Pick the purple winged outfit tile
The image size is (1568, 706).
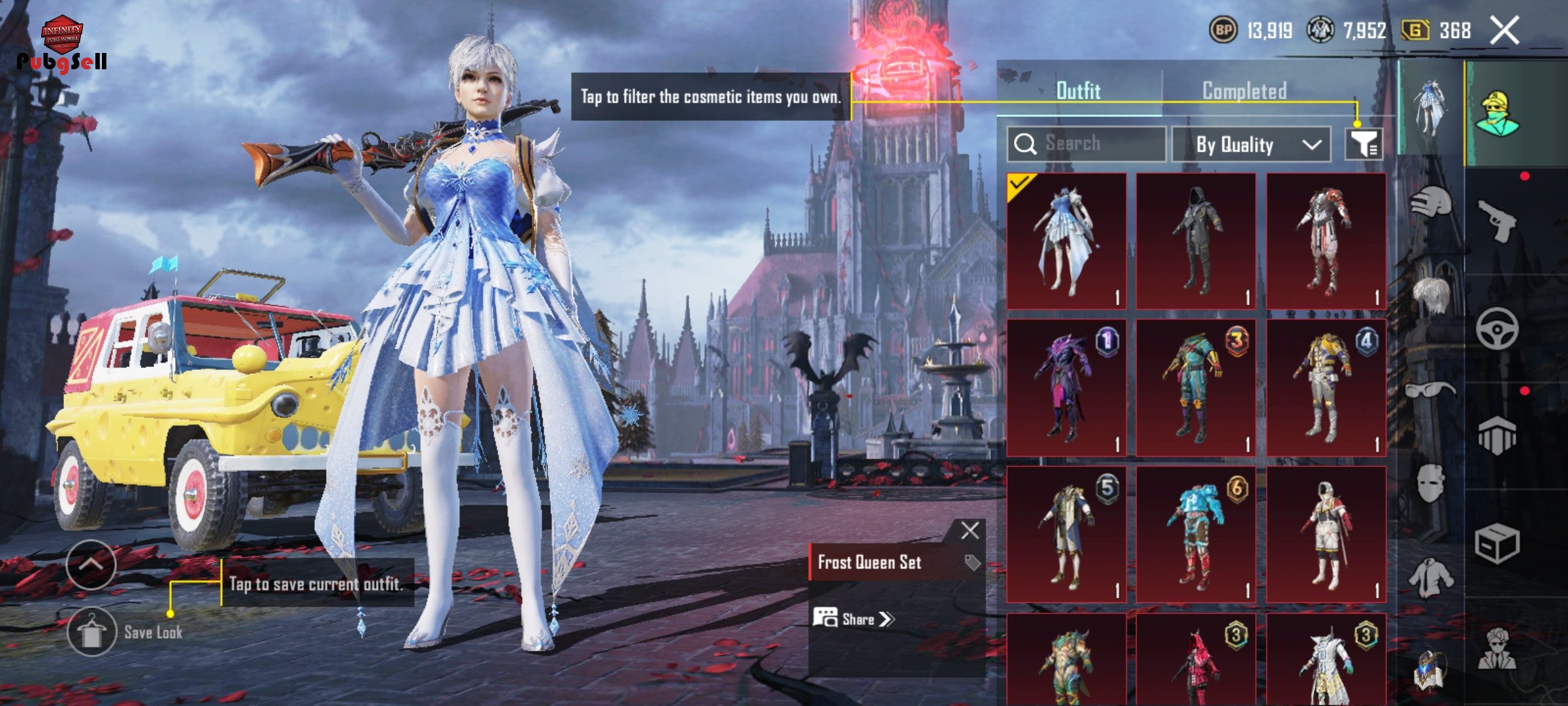click(x=1066, y=388)
